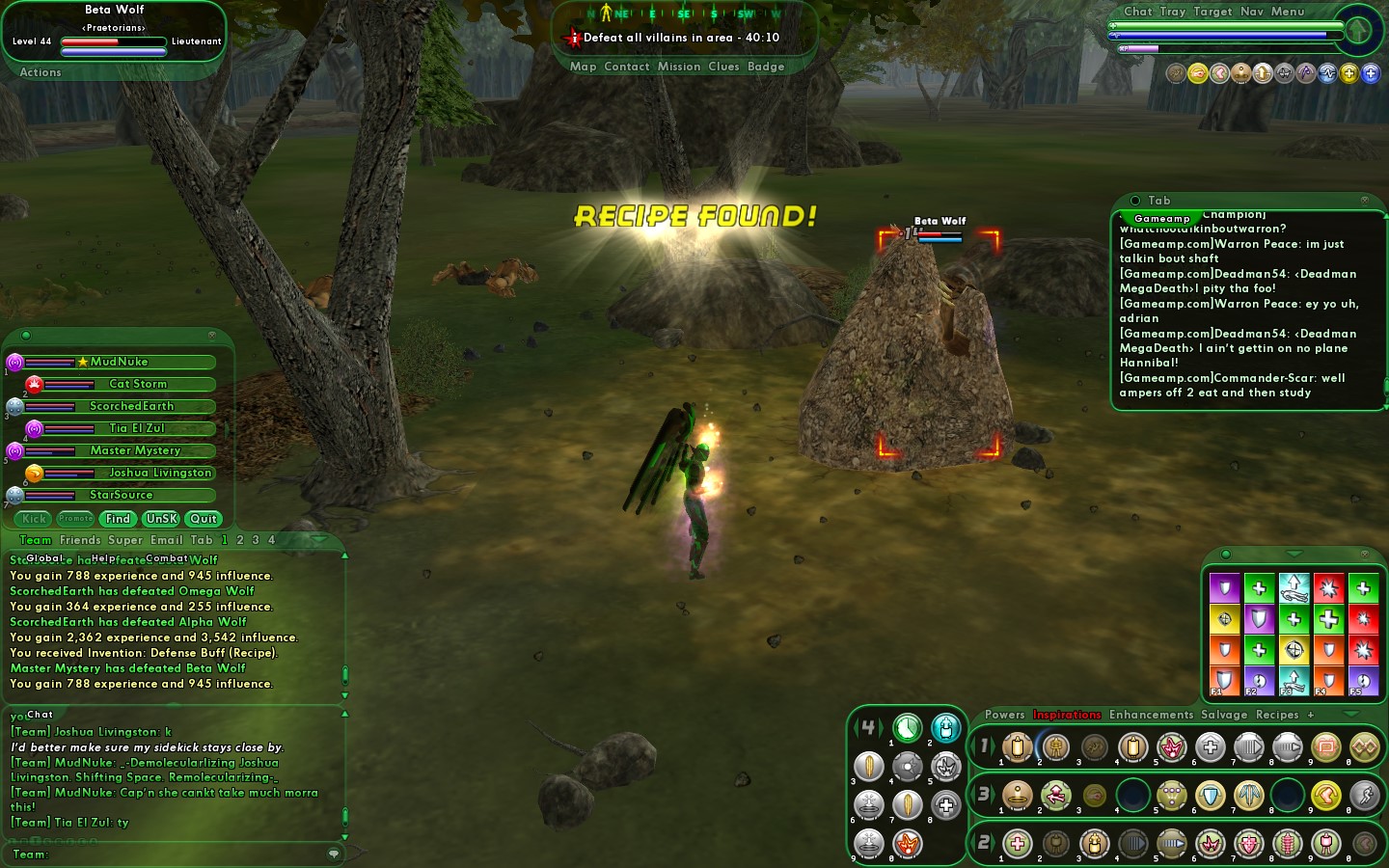Click the UnSK button
Viewport: 1389px width, 868px height.
point(161,519)
